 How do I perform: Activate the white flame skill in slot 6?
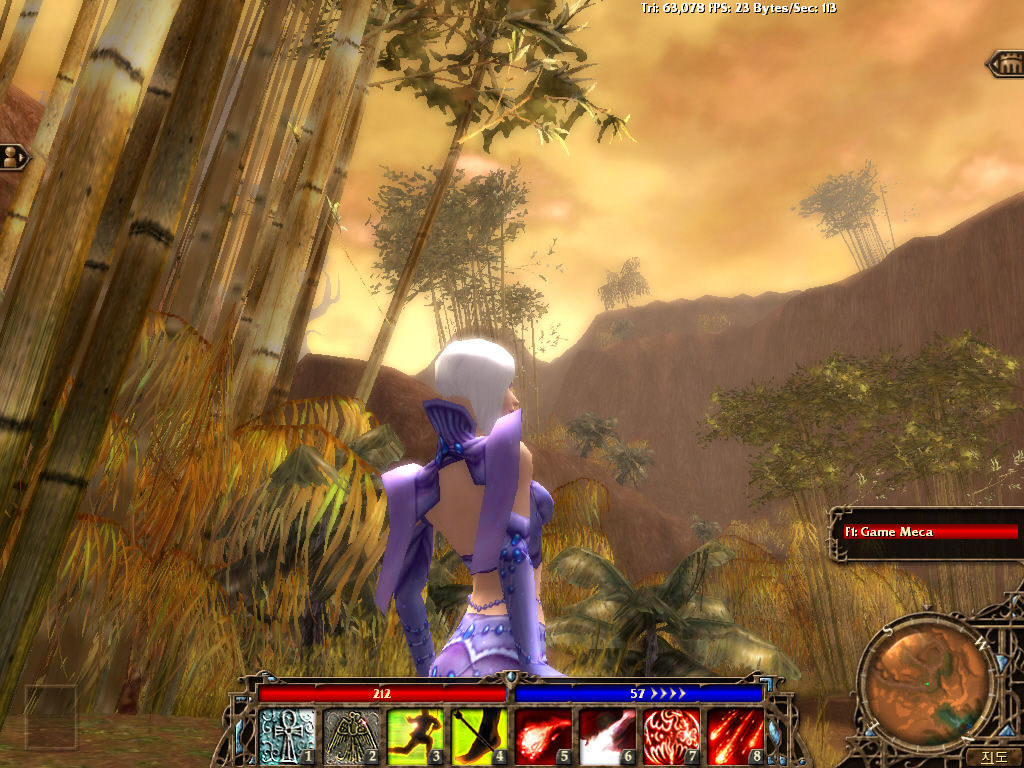tap(608, 737)
